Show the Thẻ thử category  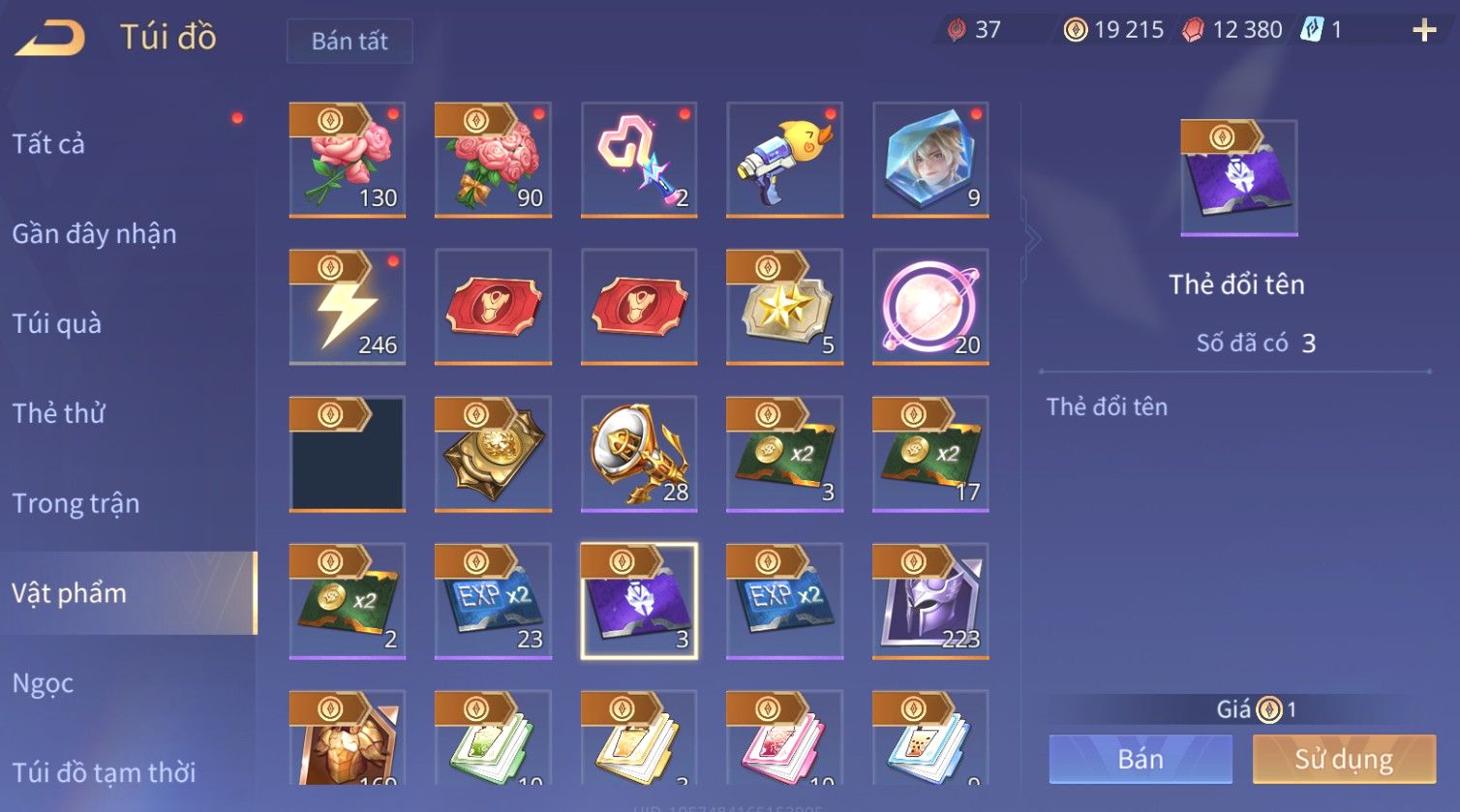click(x=58, y=413)
